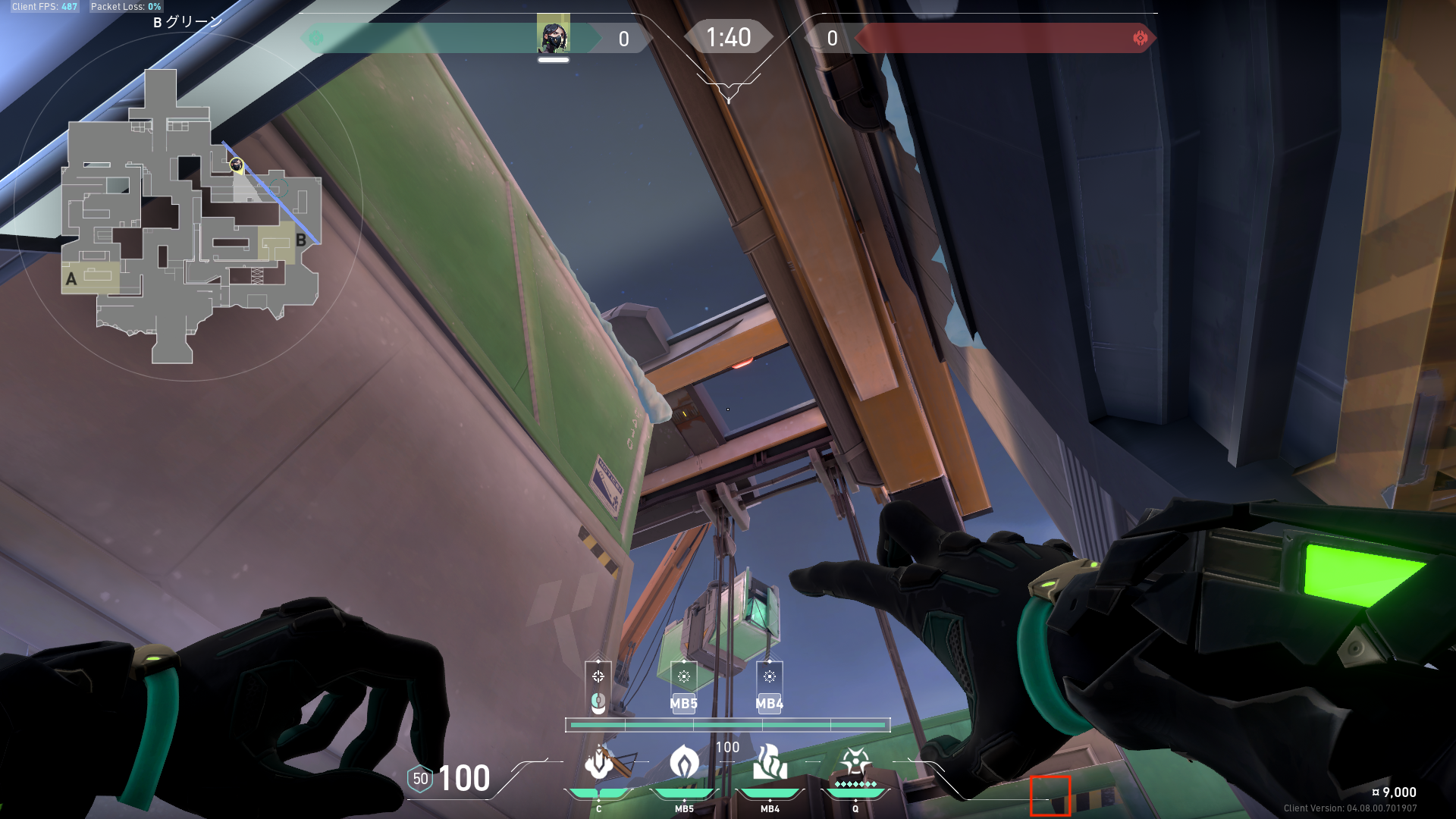
Task: Activate the Toxic Screen ability icon labeled MB4
Action: 770,763
